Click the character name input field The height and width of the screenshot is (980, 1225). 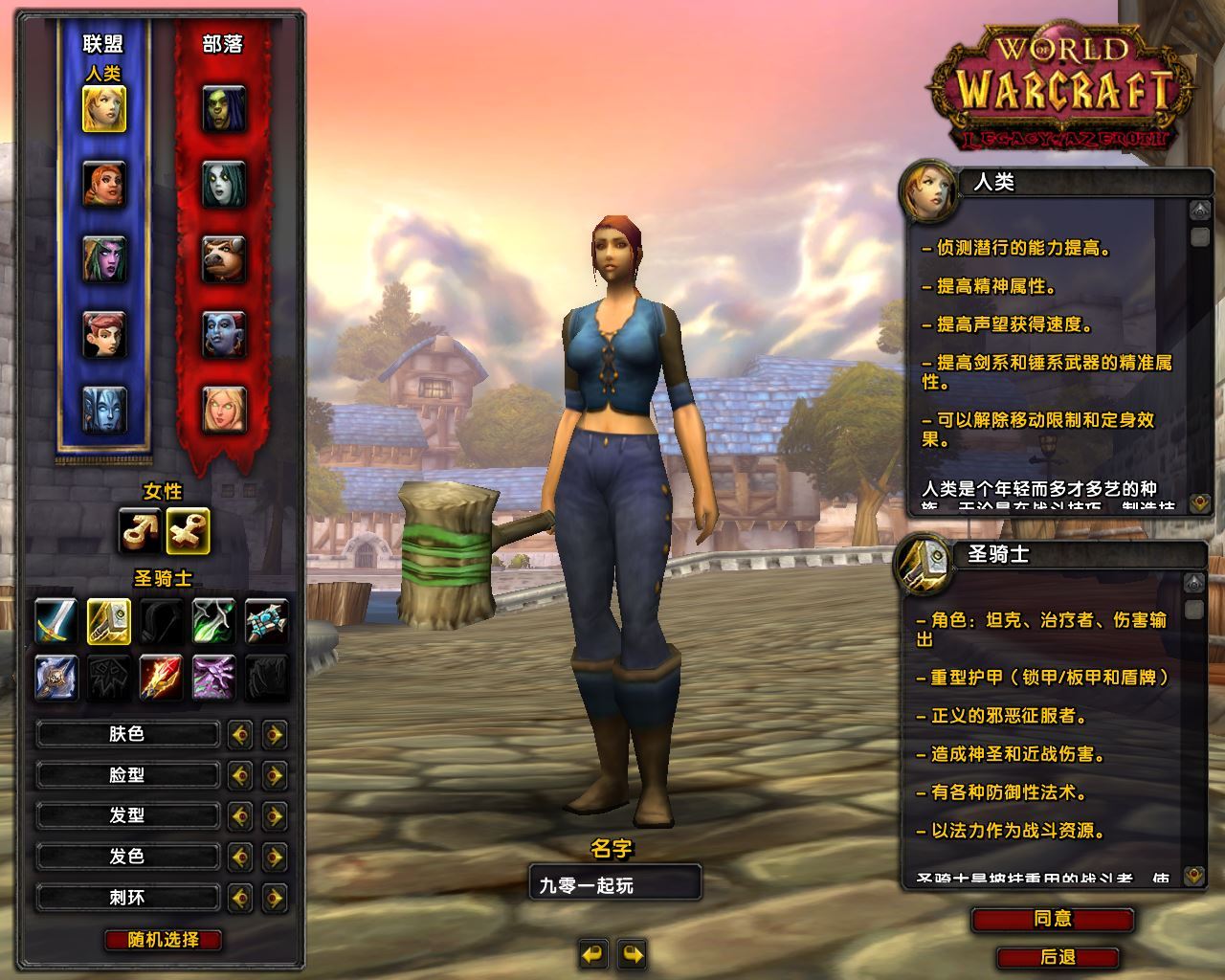(614, 884)
